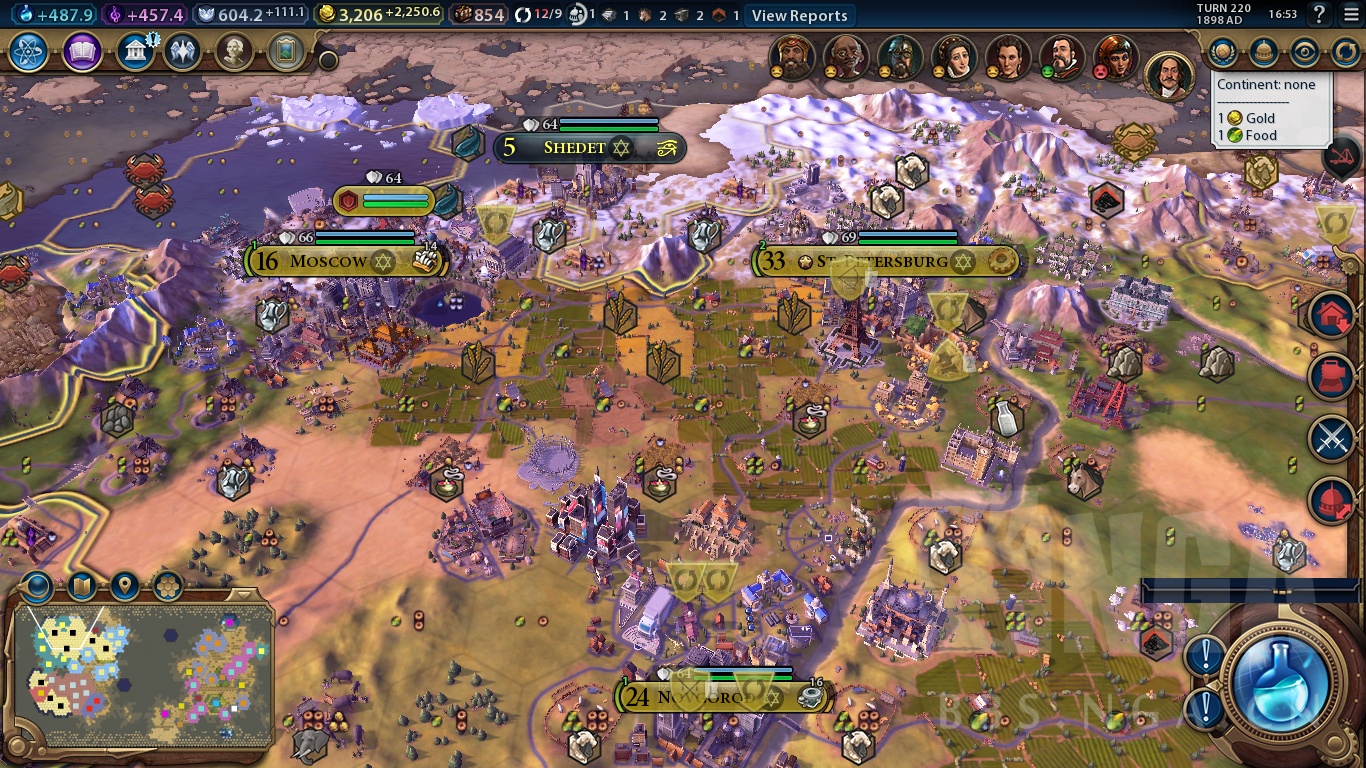This screenshot has height=768, width=1366.
Task: Open the government building icon
Action: pos(134,52)
